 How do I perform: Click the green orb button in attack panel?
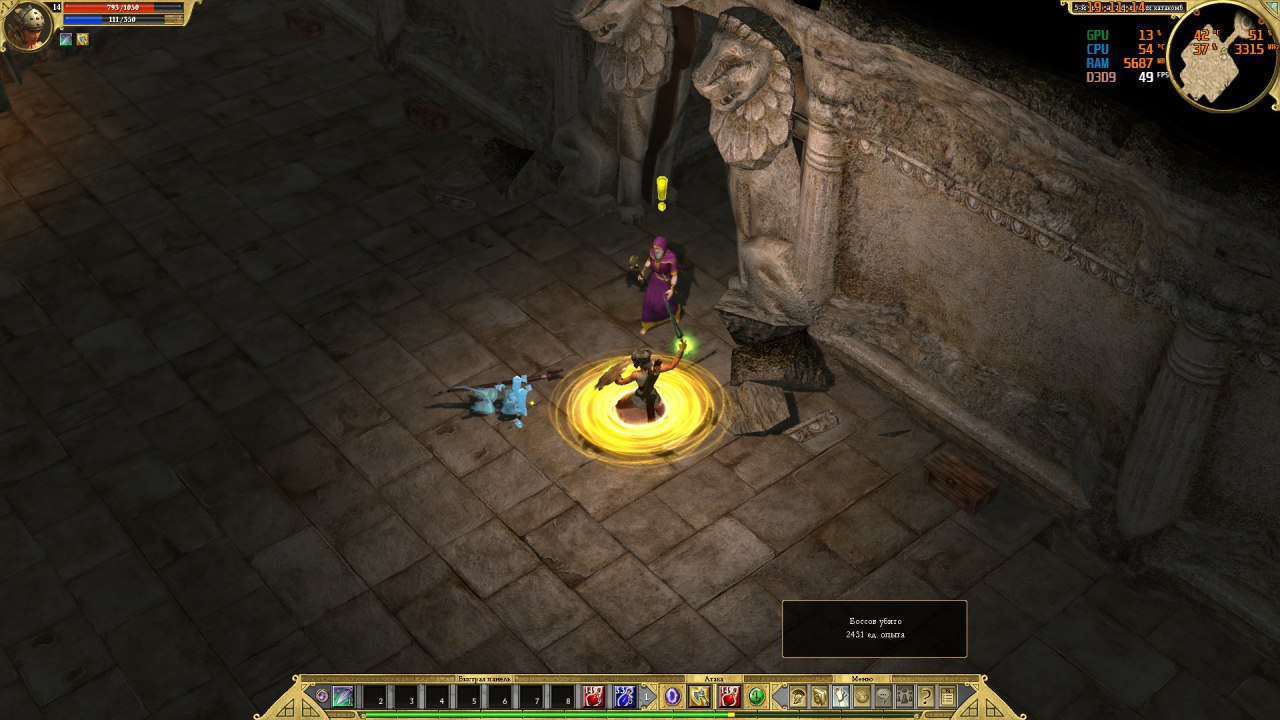(x=757, y=697)
